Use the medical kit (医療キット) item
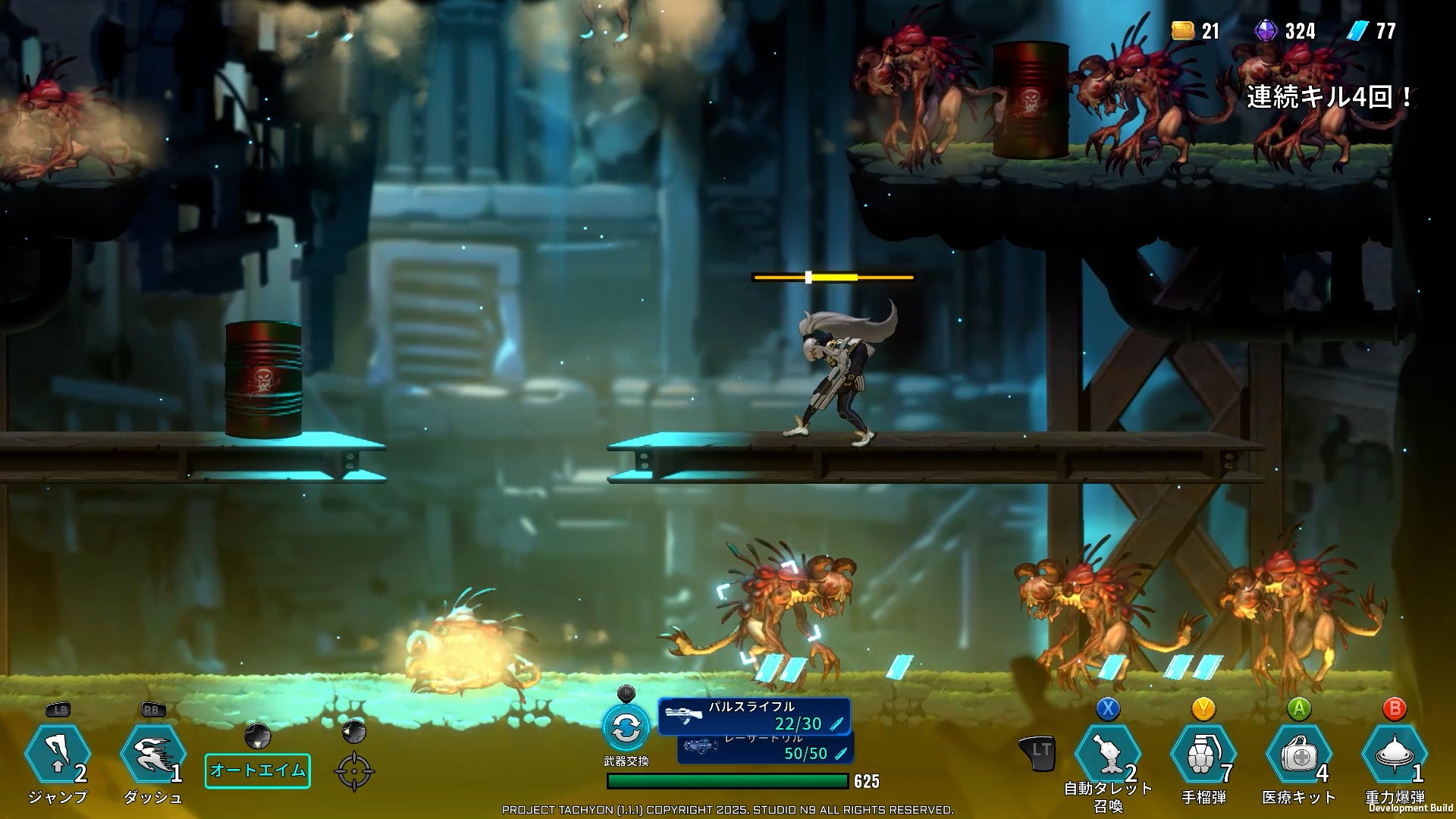The image size is (1456, 819). coord(1298,755)
